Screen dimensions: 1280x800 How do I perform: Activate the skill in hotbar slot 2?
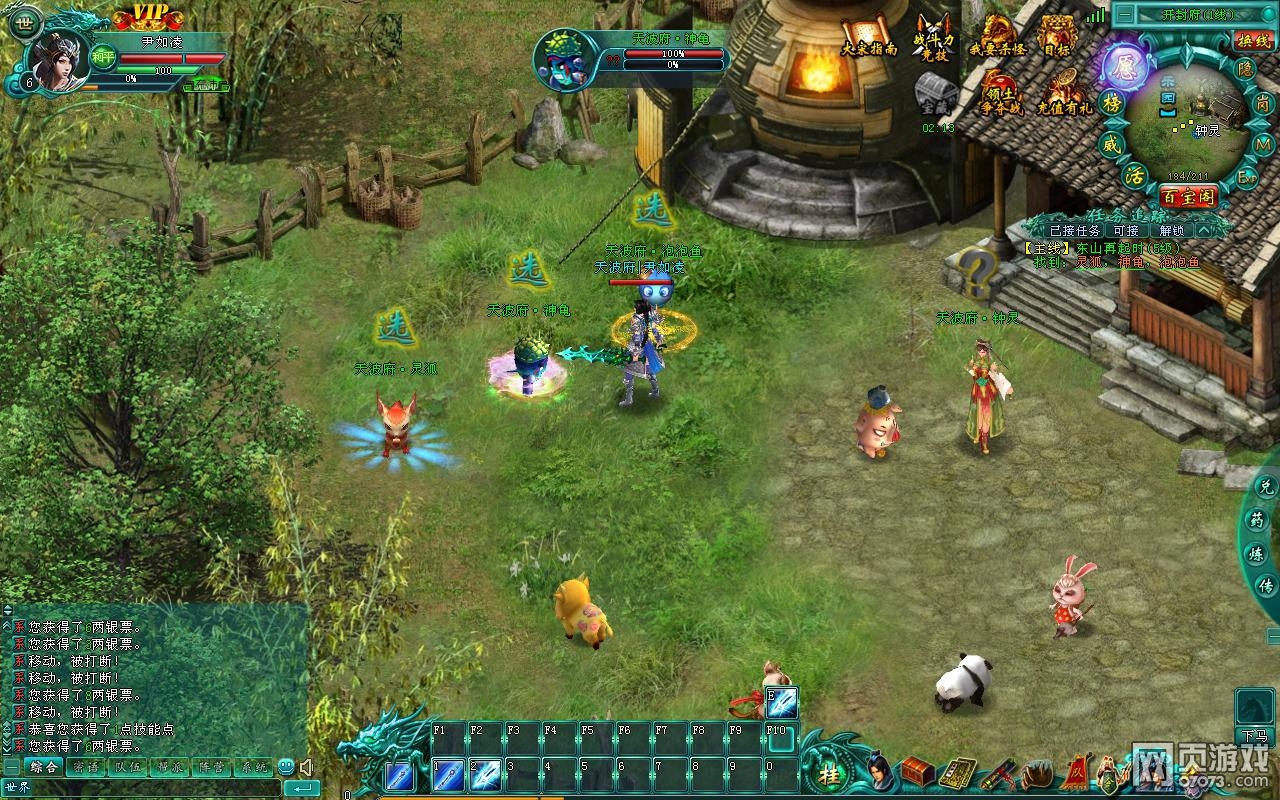(485, 775)
